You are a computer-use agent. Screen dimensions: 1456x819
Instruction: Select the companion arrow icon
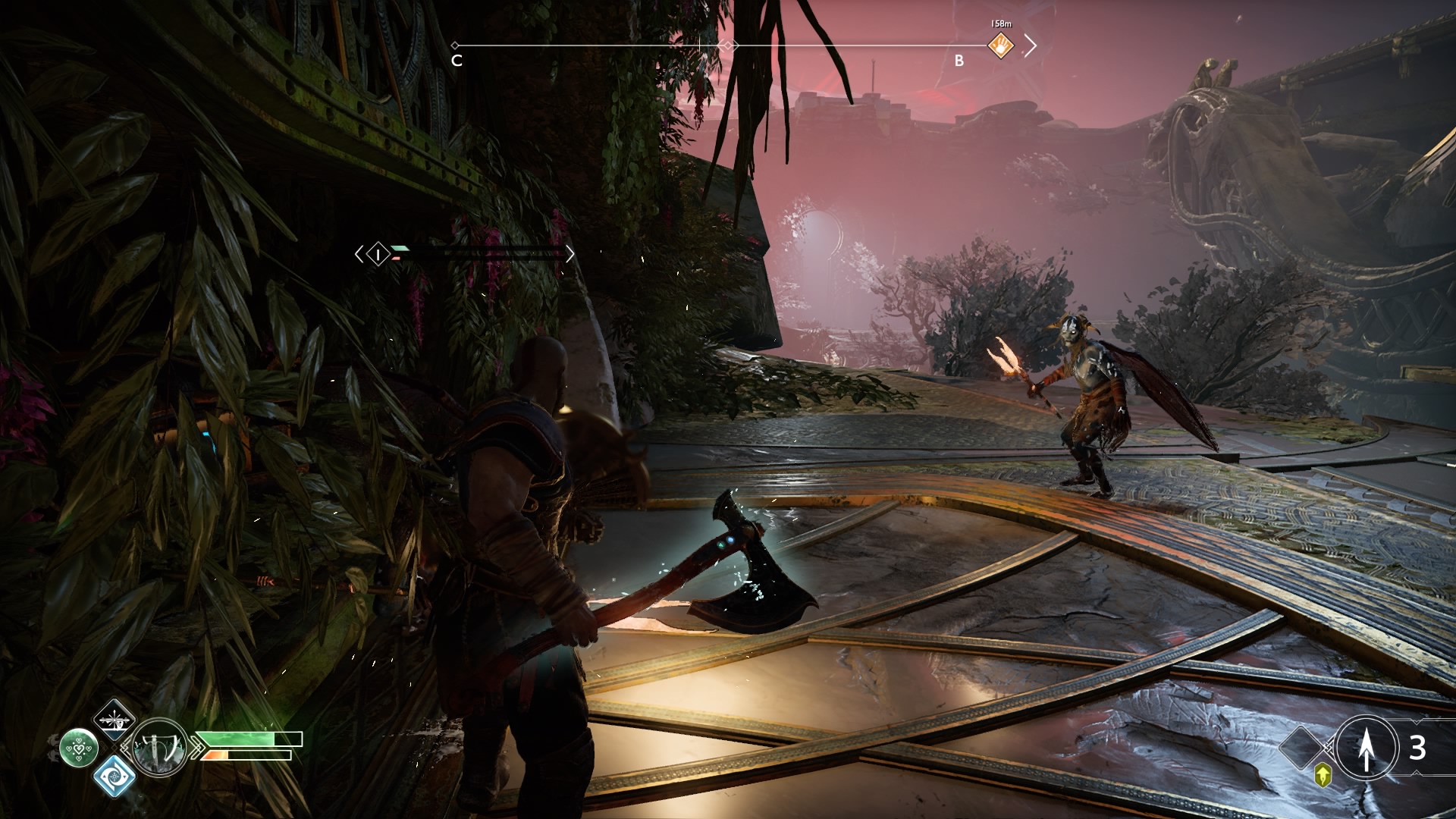pos(1367,748)
